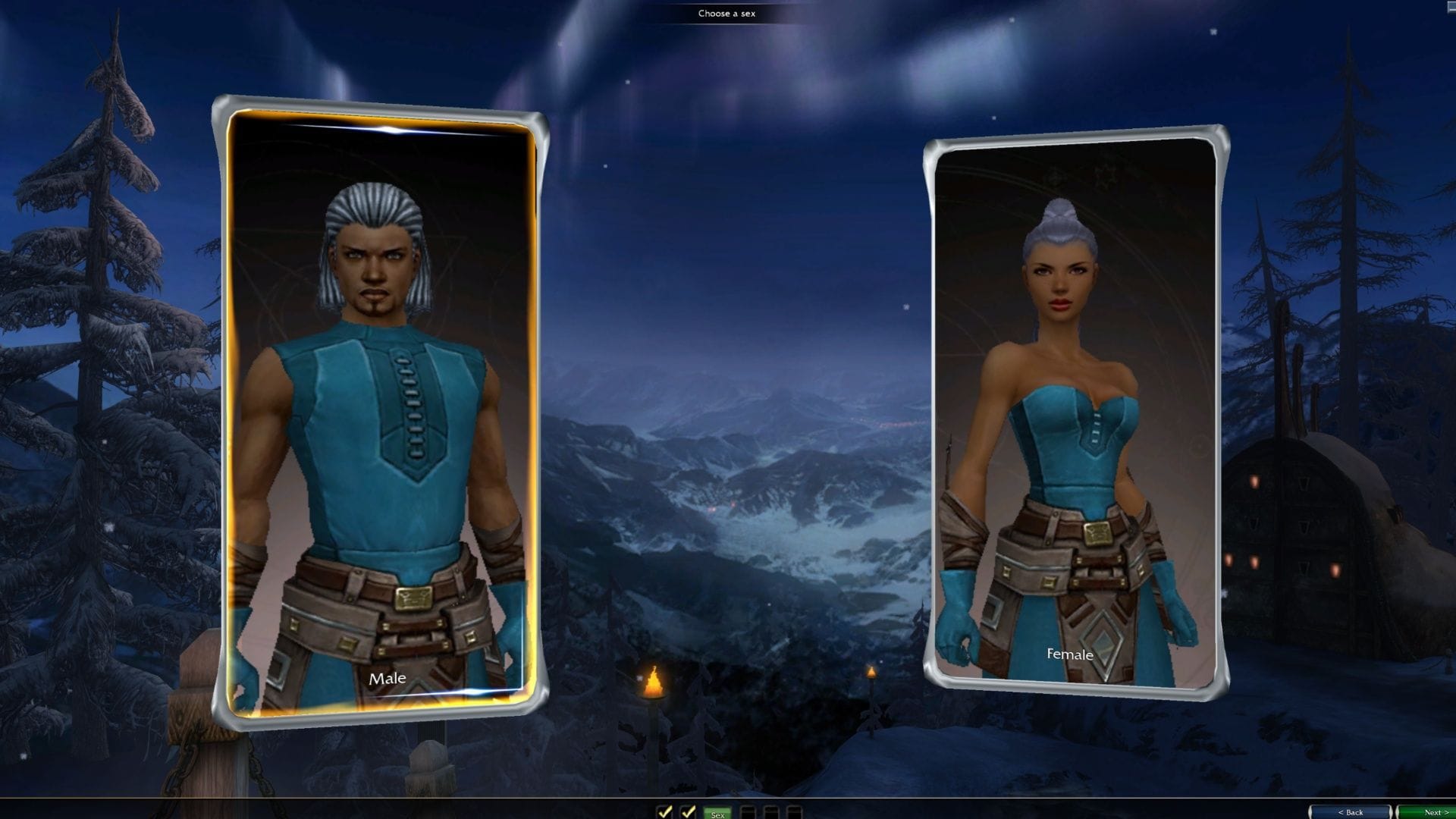Click the Male label beneath the portrait
The height and width of the screenshot is (819, 1456).
click(388, 680)
